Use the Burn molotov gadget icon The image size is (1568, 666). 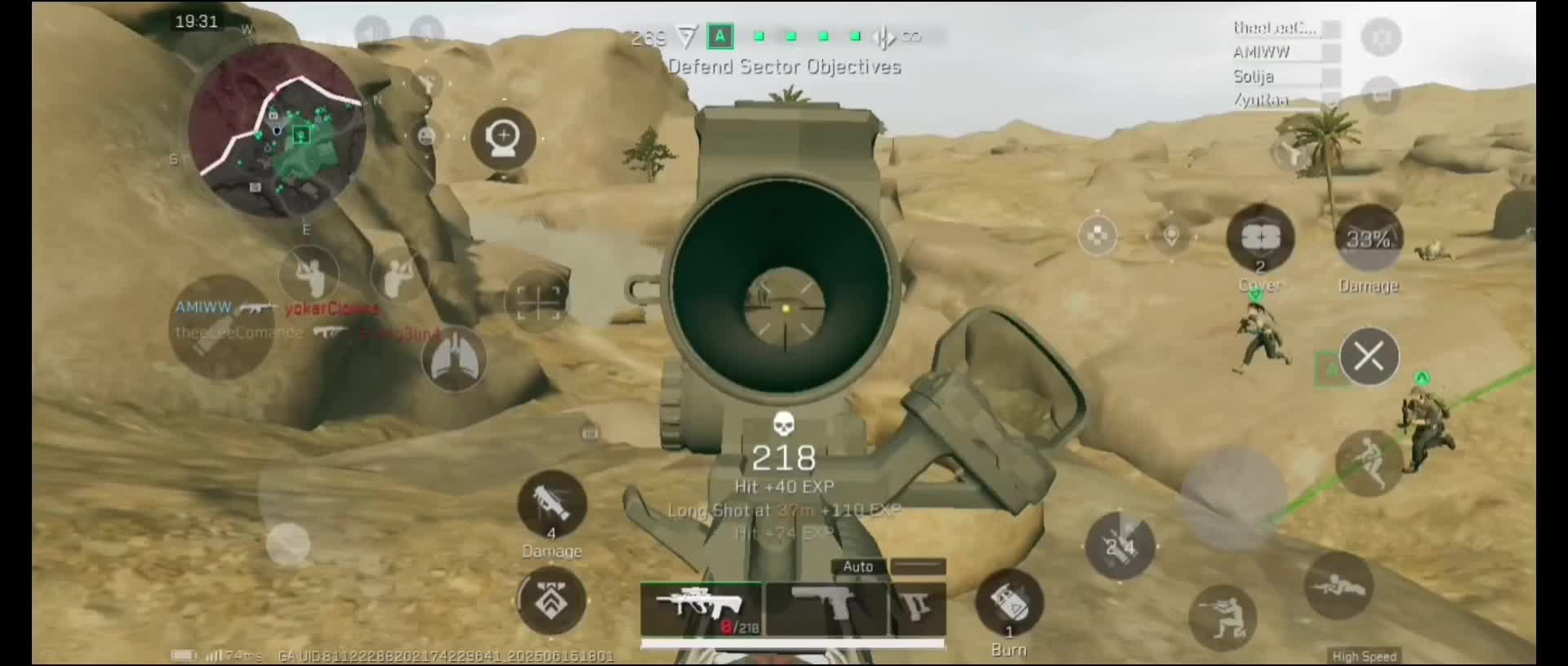tap(1010, 606)
